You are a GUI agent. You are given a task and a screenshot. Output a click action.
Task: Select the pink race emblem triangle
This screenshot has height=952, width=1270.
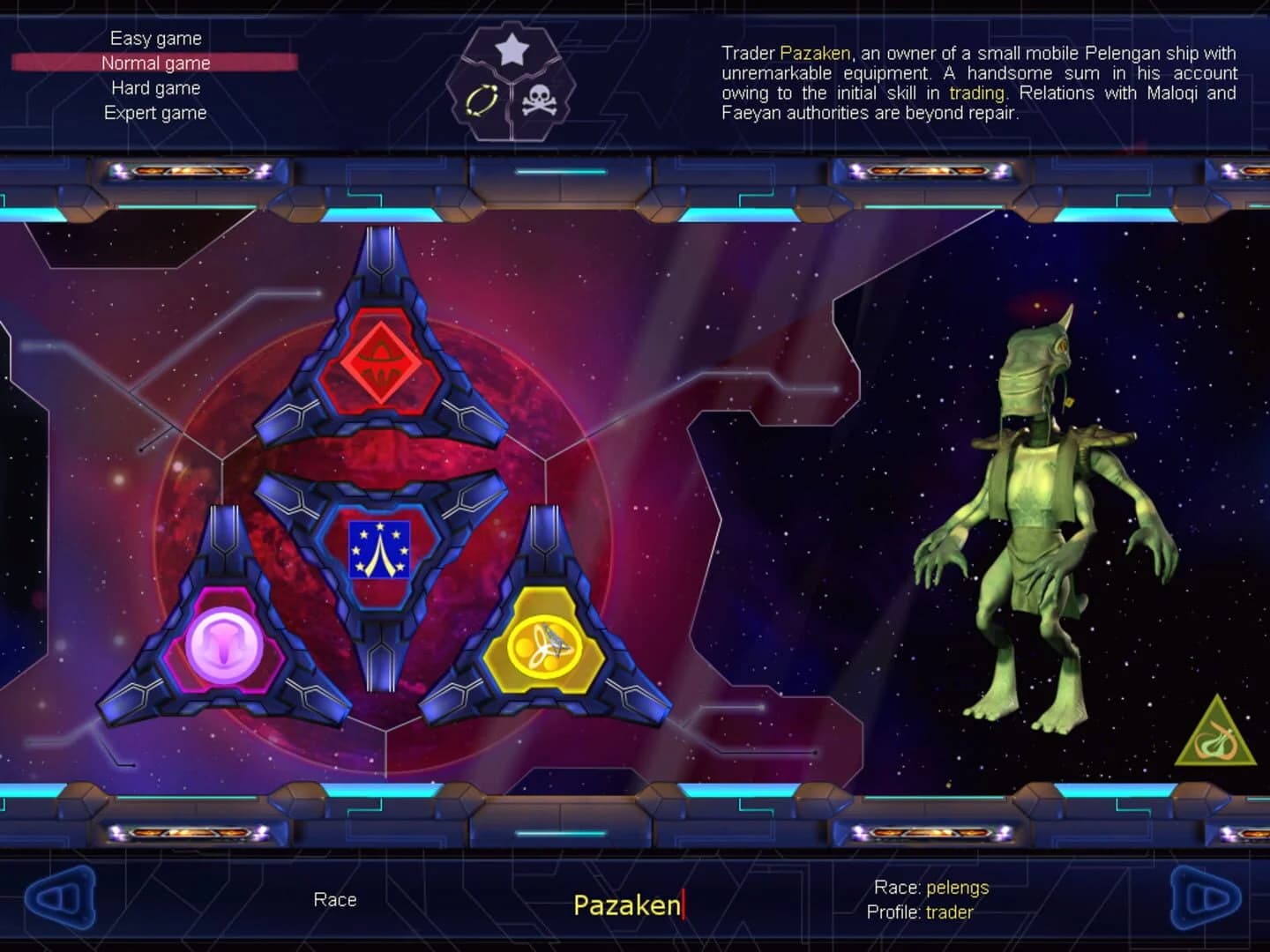(223, 647)
